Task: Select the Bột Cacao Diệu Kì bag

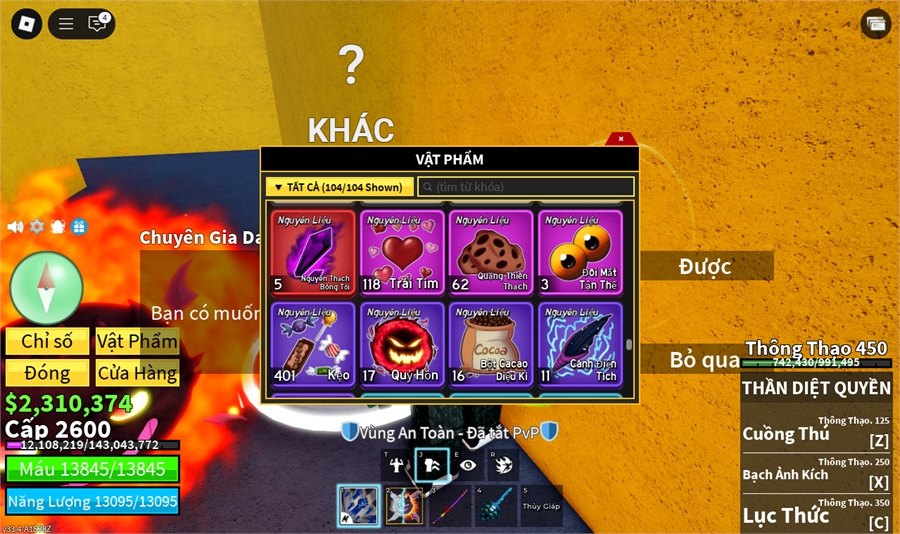Action: tap(490, 344)
